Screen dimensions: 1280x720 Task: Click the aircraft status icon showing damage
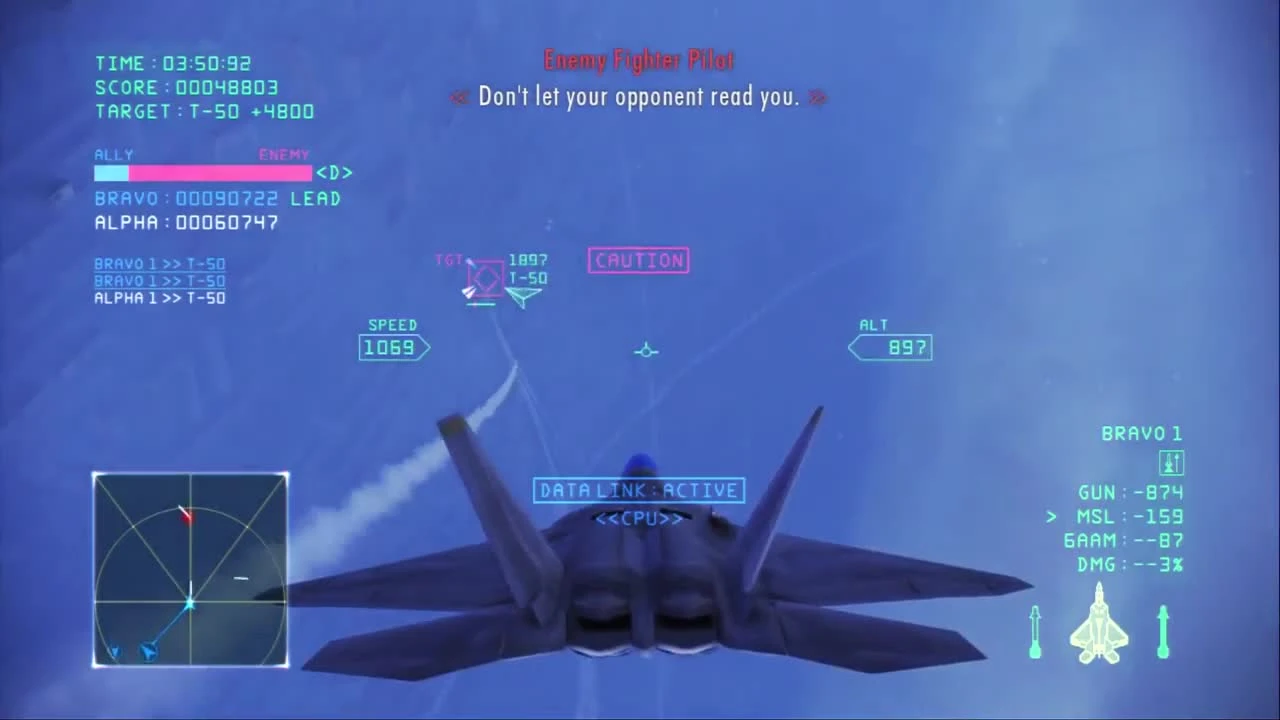[1098, 625]
